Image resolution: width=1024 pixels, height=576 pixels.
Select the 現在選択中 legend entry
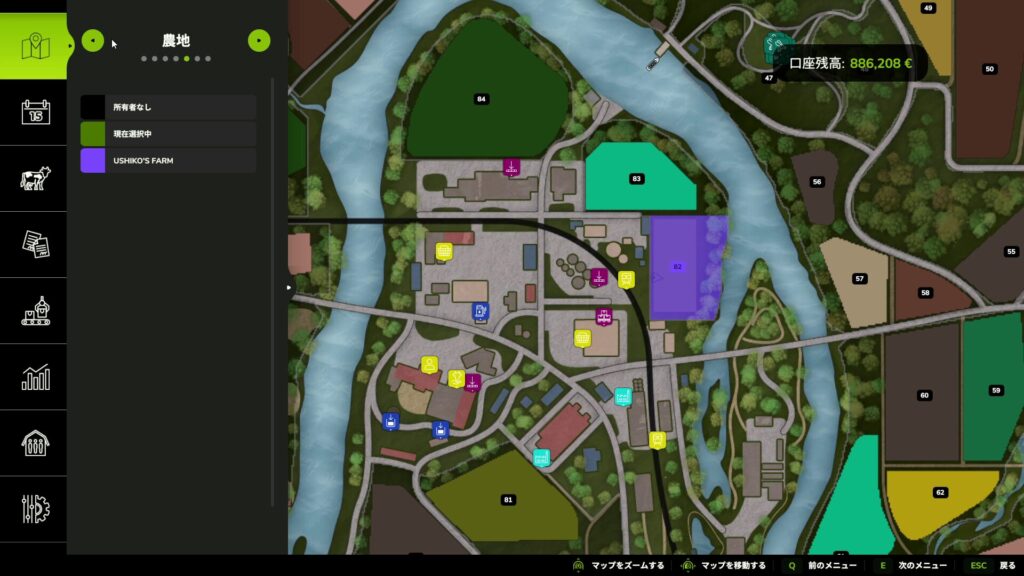(168, 134)
